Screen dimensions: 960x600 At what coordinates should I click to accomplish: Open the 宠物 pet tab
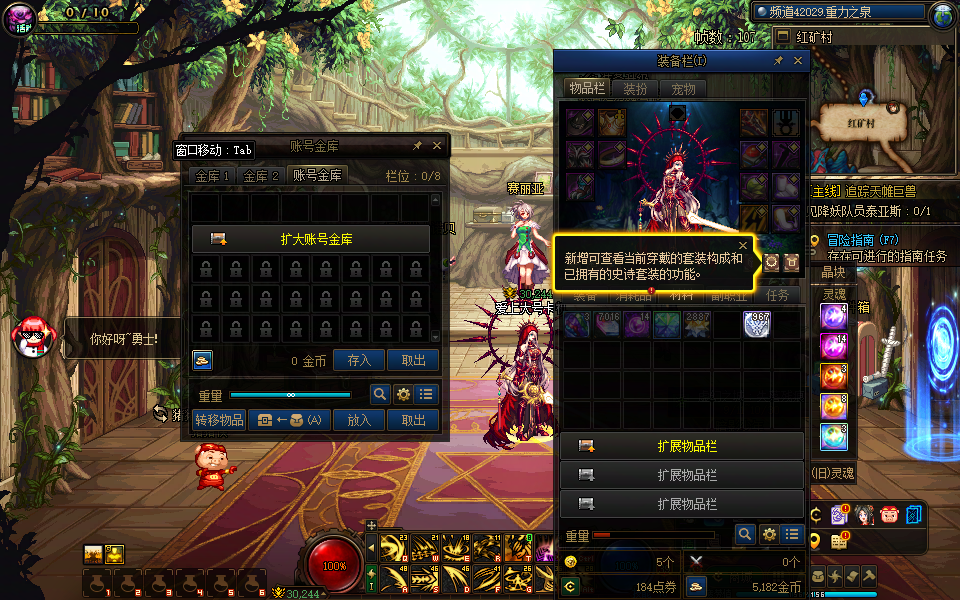(683, 89)
